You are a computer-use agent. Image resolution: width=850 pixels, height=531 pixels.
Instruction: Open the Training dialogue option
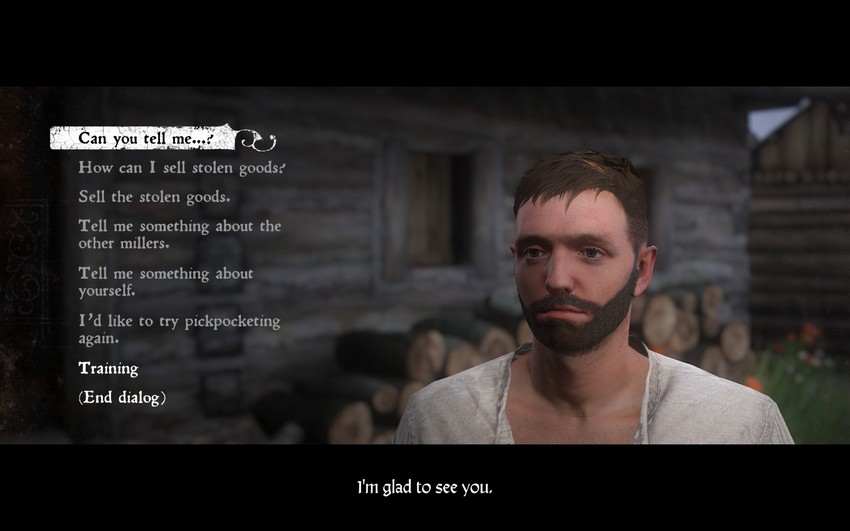108,368
